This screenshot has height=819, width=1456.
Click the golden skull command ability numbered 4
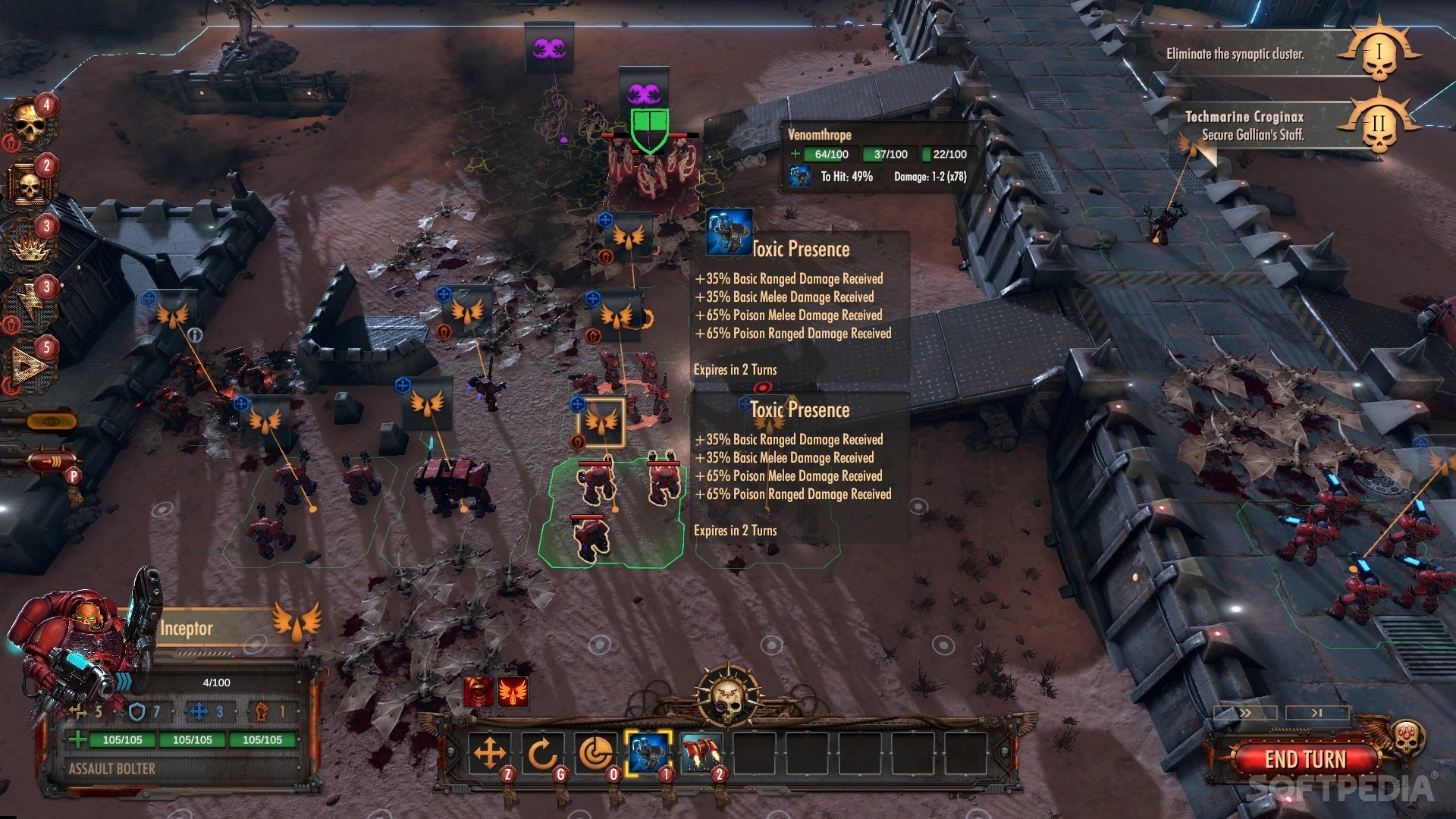click(30, 124)
